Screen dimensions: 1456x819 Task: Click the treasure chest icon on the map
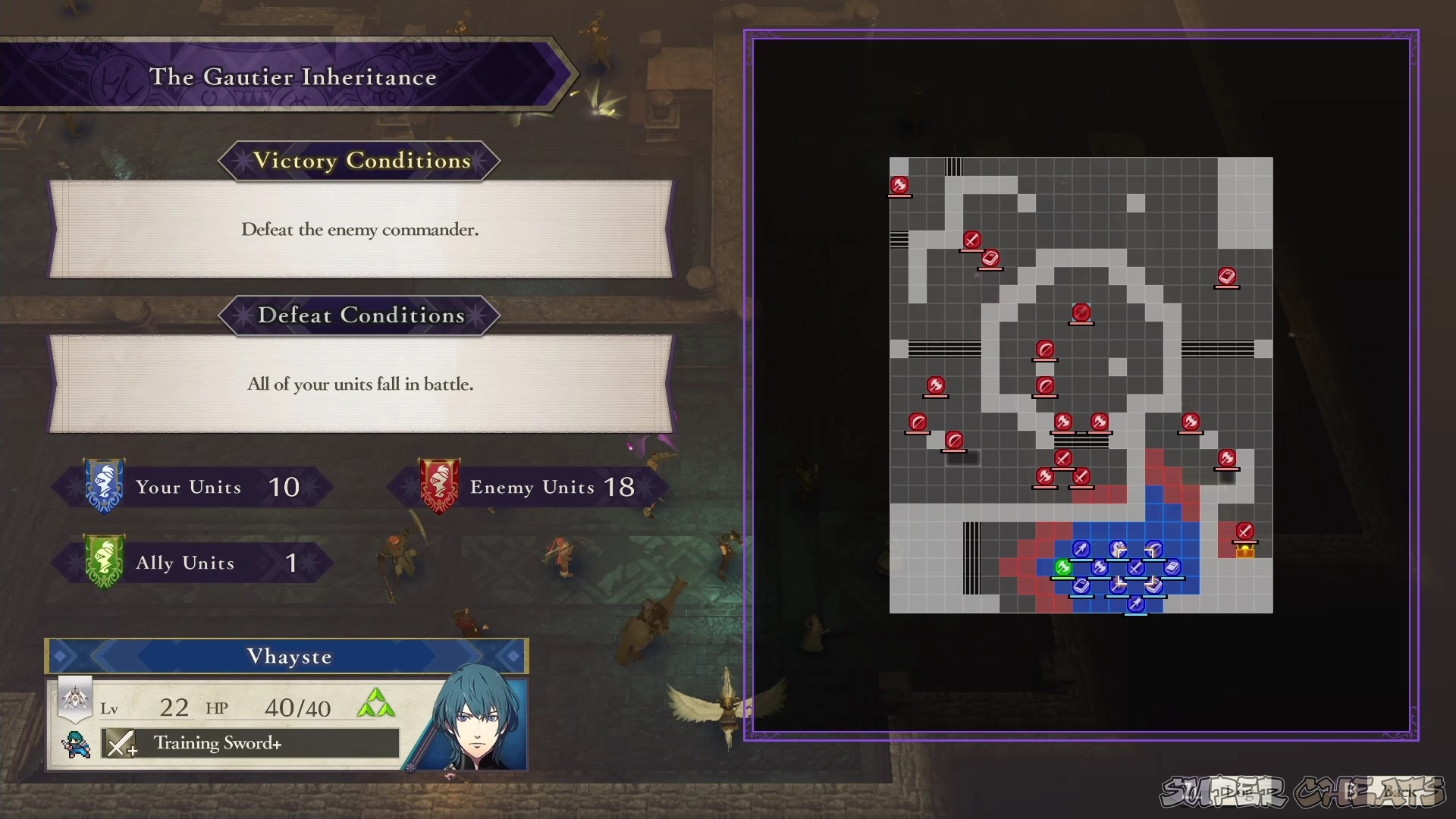tap(1244, 552)
